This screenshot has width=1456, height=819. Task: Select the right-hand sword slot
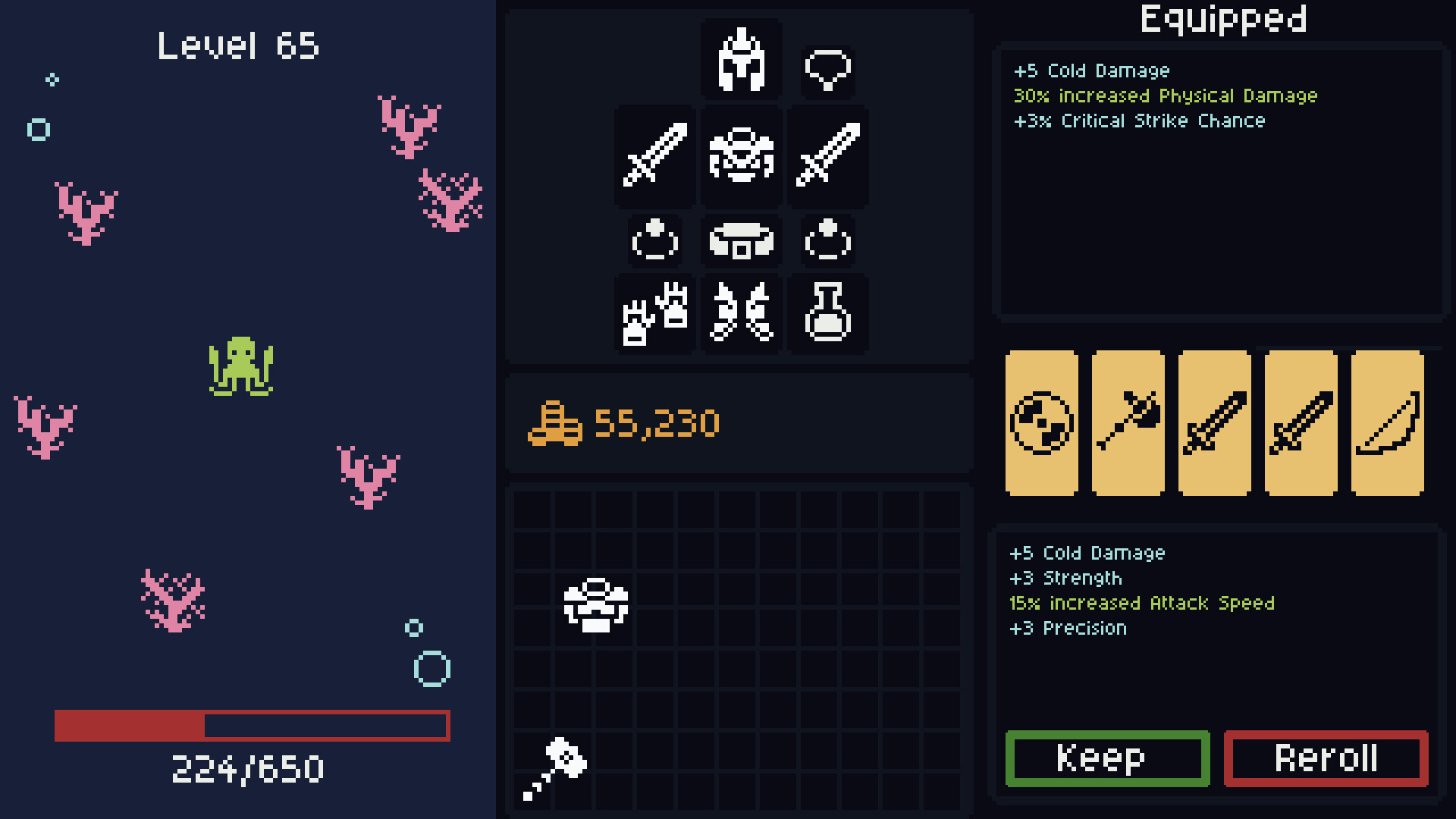point(827,158)
